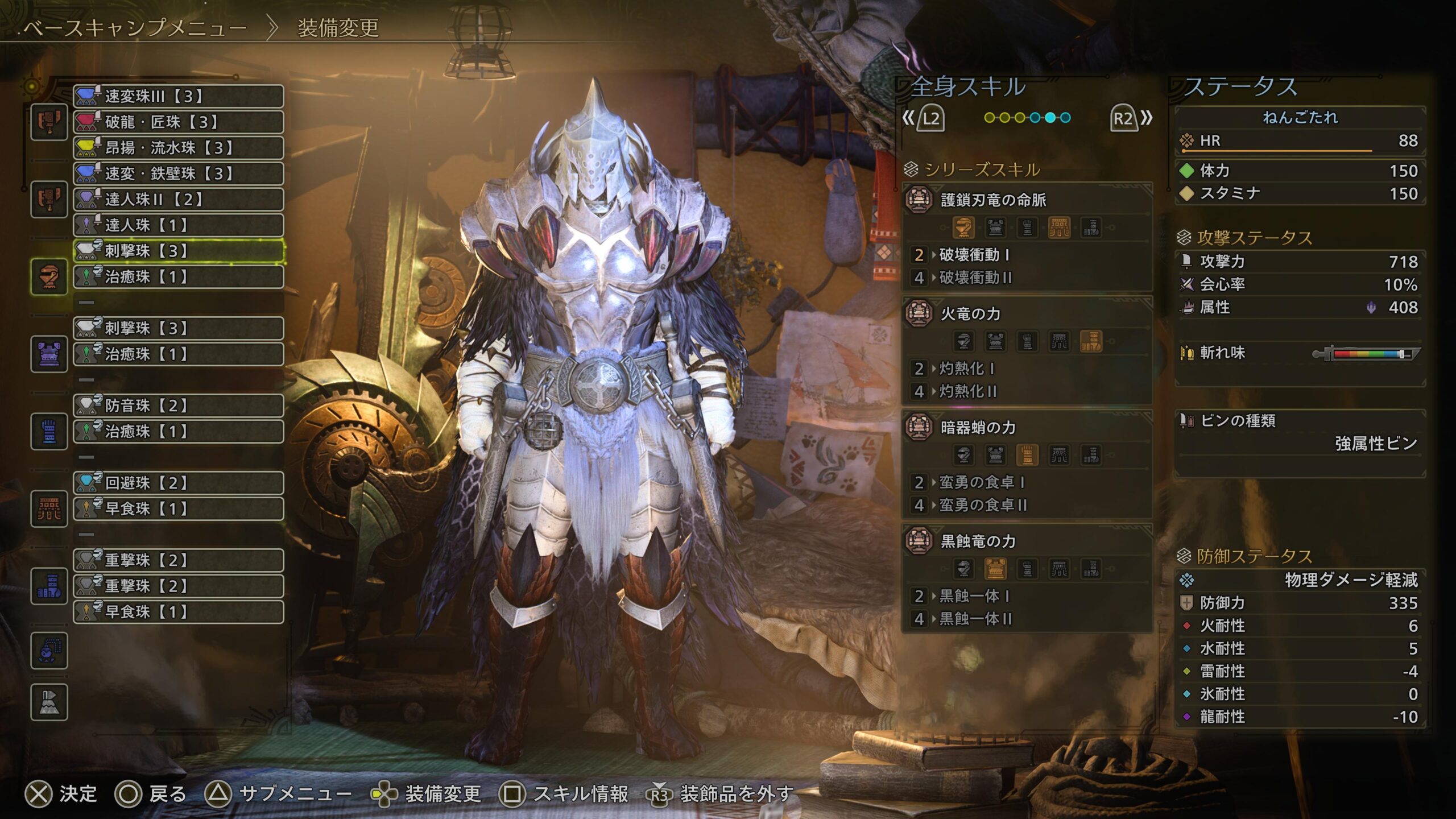1456x819 pixels.
Task: Select the charm equipment icon
Action: pyautogui.click(x=49, y=651)
